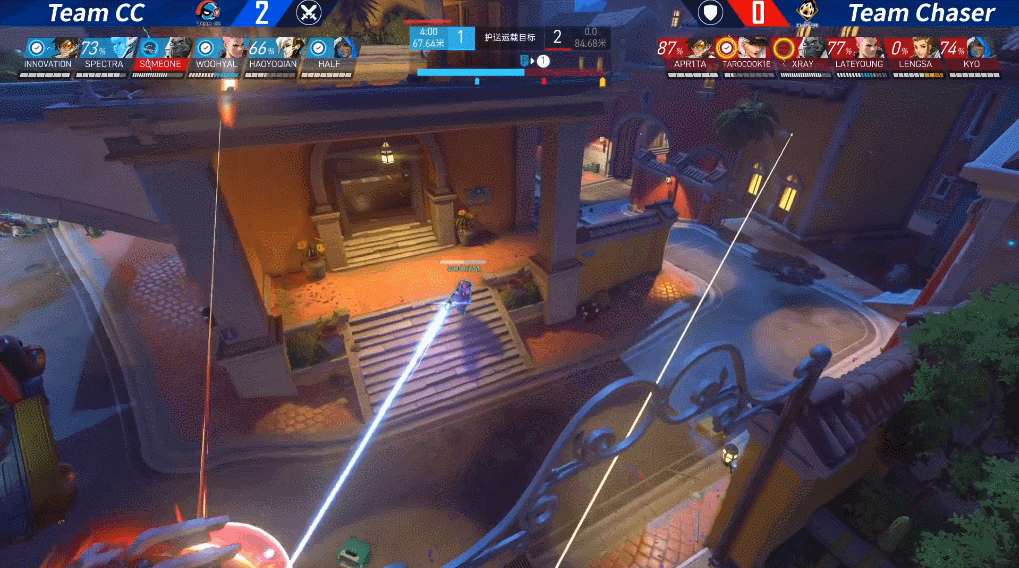
Task: Click the Team CC logo
Action: pyautogui.click(x=211, y=13)
